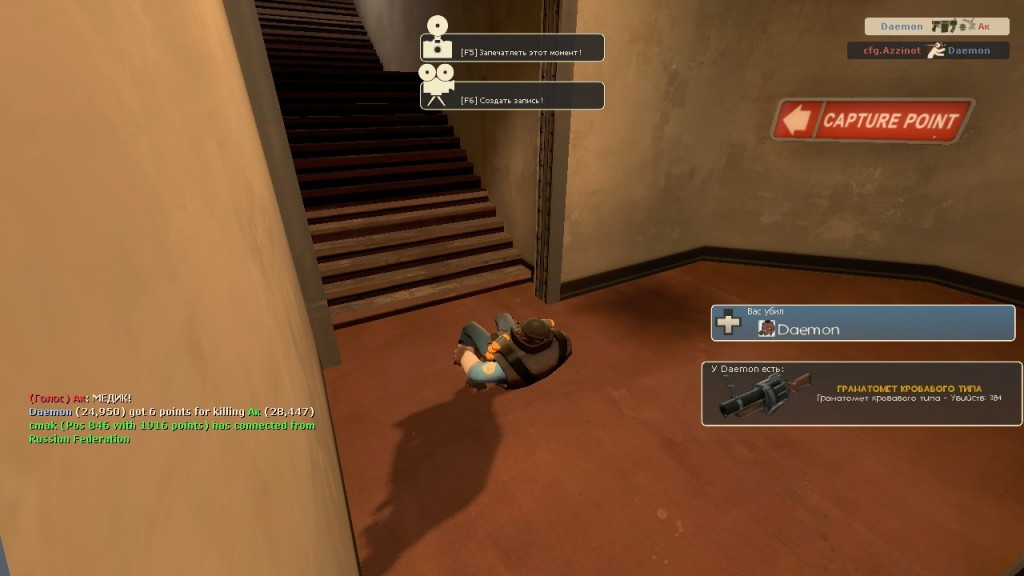Select the Daemon killed Ак kill feed entry

click(936, 26)
